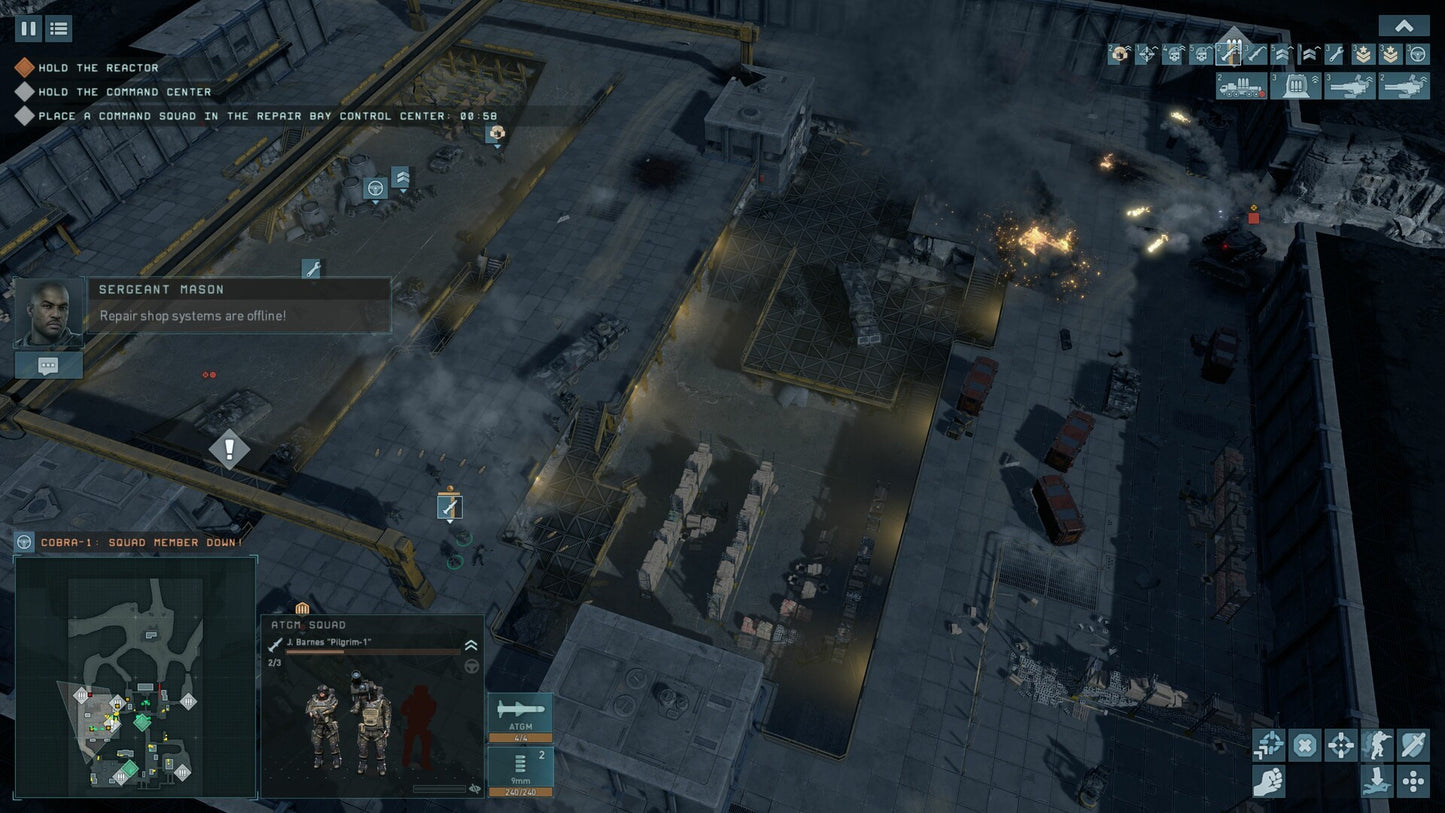Toggle the pause button top left
This screenshot has height=813, width=1445.
(x=29, y=28)
